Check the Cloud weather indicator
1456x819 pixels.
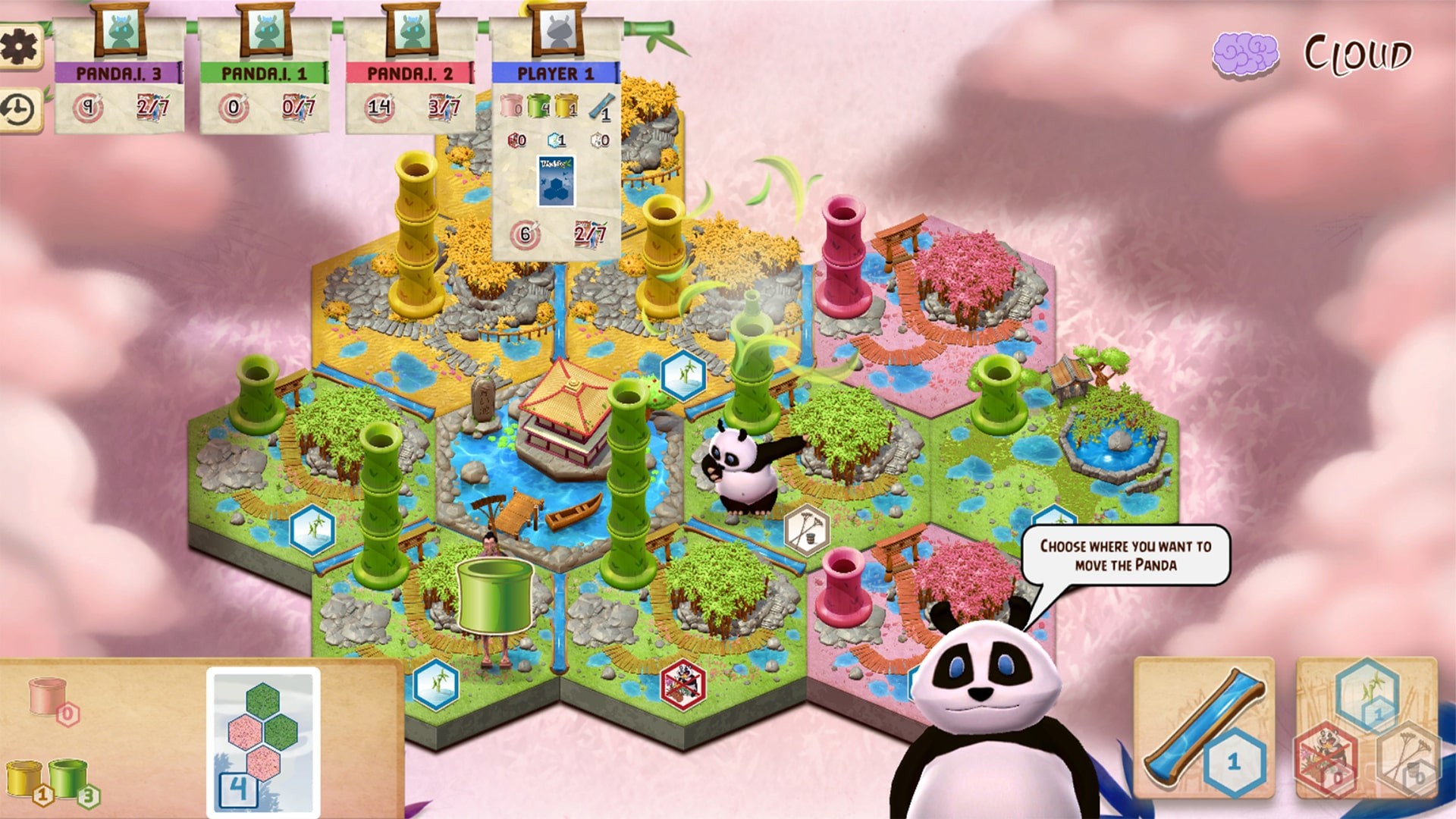pos(1313,55)
